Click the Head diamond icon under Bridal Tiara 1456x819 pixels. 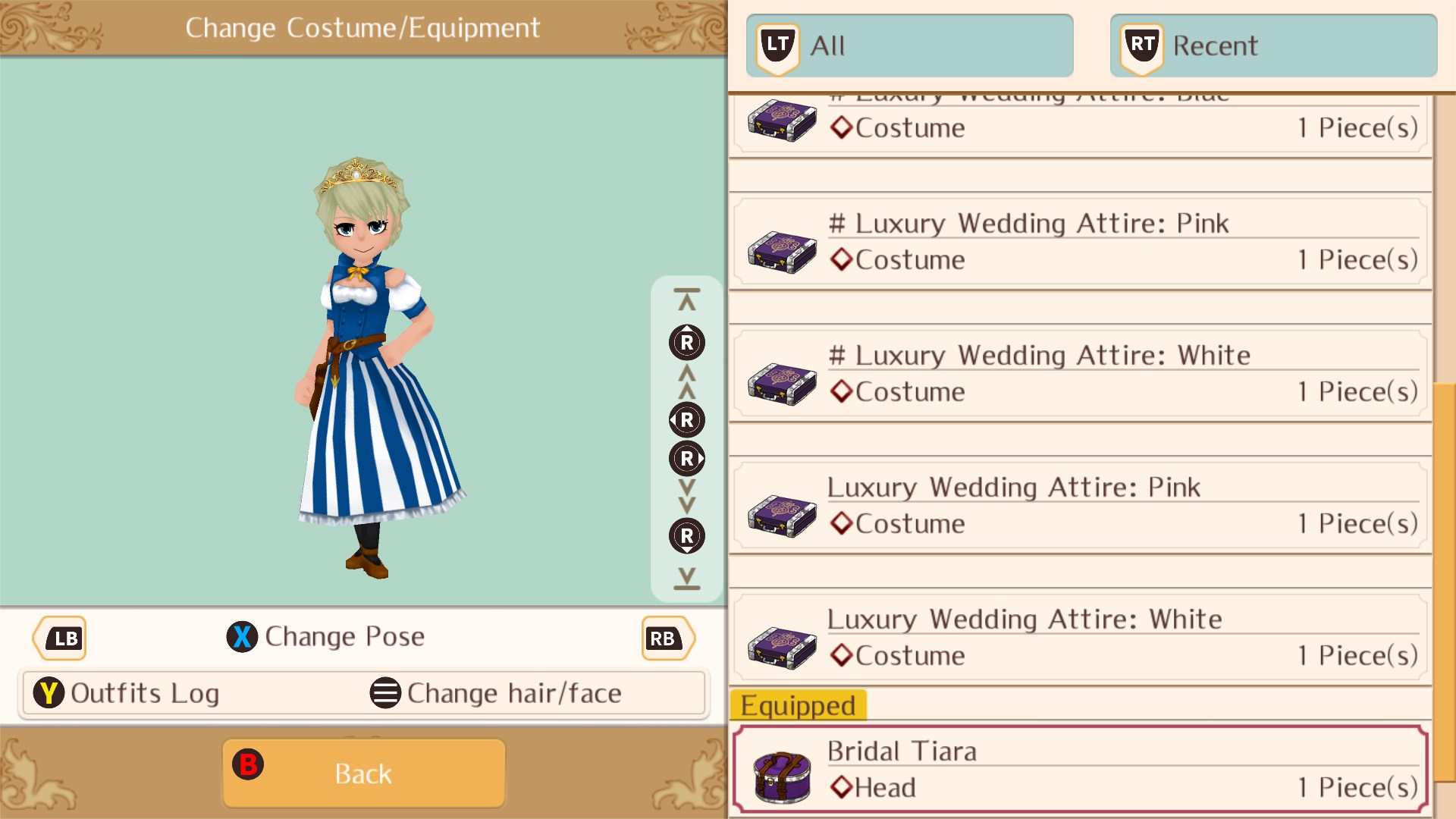[841, 787]
